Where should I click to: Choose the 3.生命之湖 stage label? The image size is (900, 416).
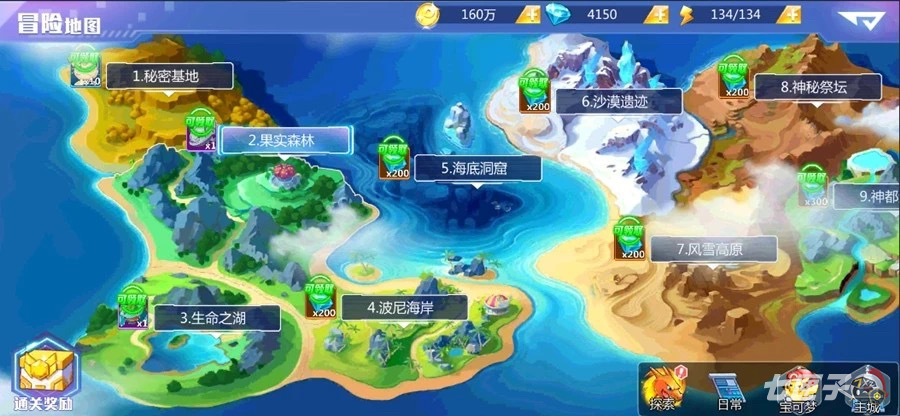point(214,318)
